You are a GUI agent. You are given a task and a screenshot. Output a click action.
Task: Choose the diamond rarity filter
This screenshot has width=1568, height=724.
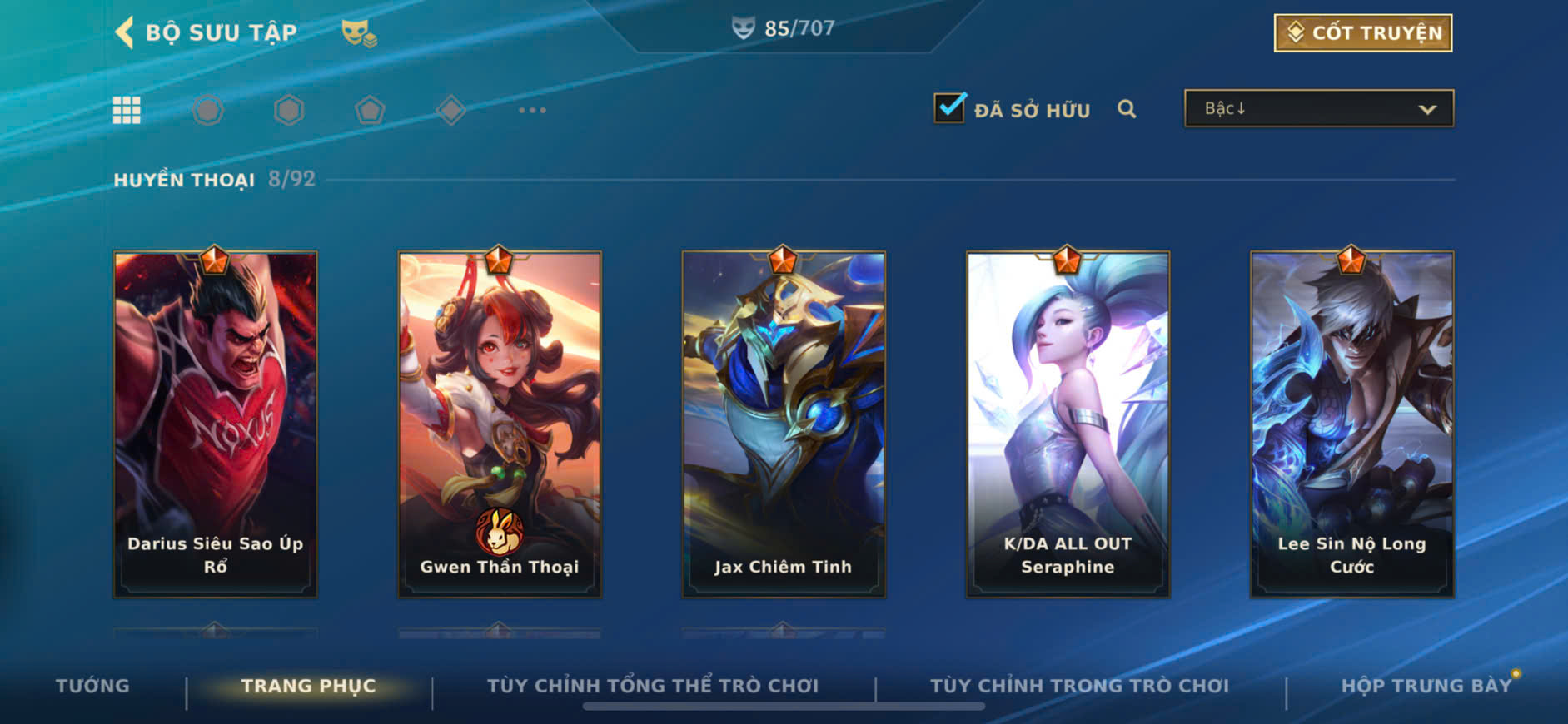(x=450, y=110)
